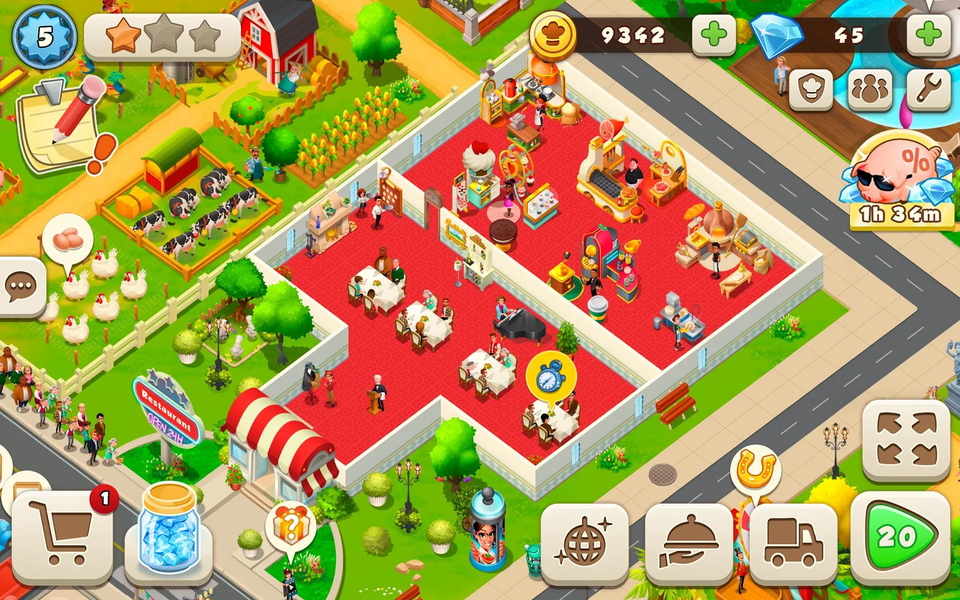Open the wrench settings button
Screen dimensions: 960x600
[928, 90]
